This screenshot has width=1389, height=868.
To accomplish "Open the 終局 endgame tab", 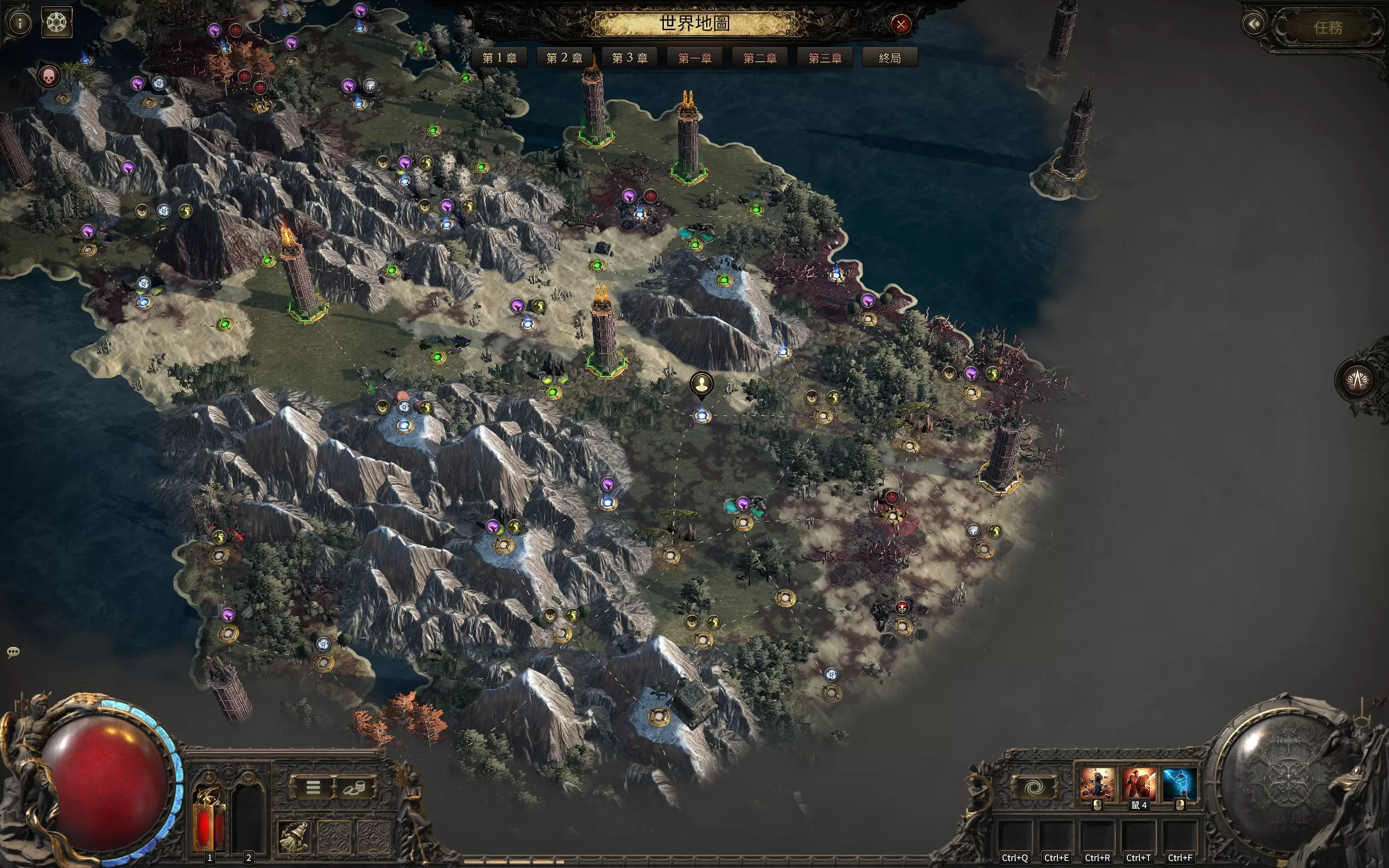I will coord(890,58).
